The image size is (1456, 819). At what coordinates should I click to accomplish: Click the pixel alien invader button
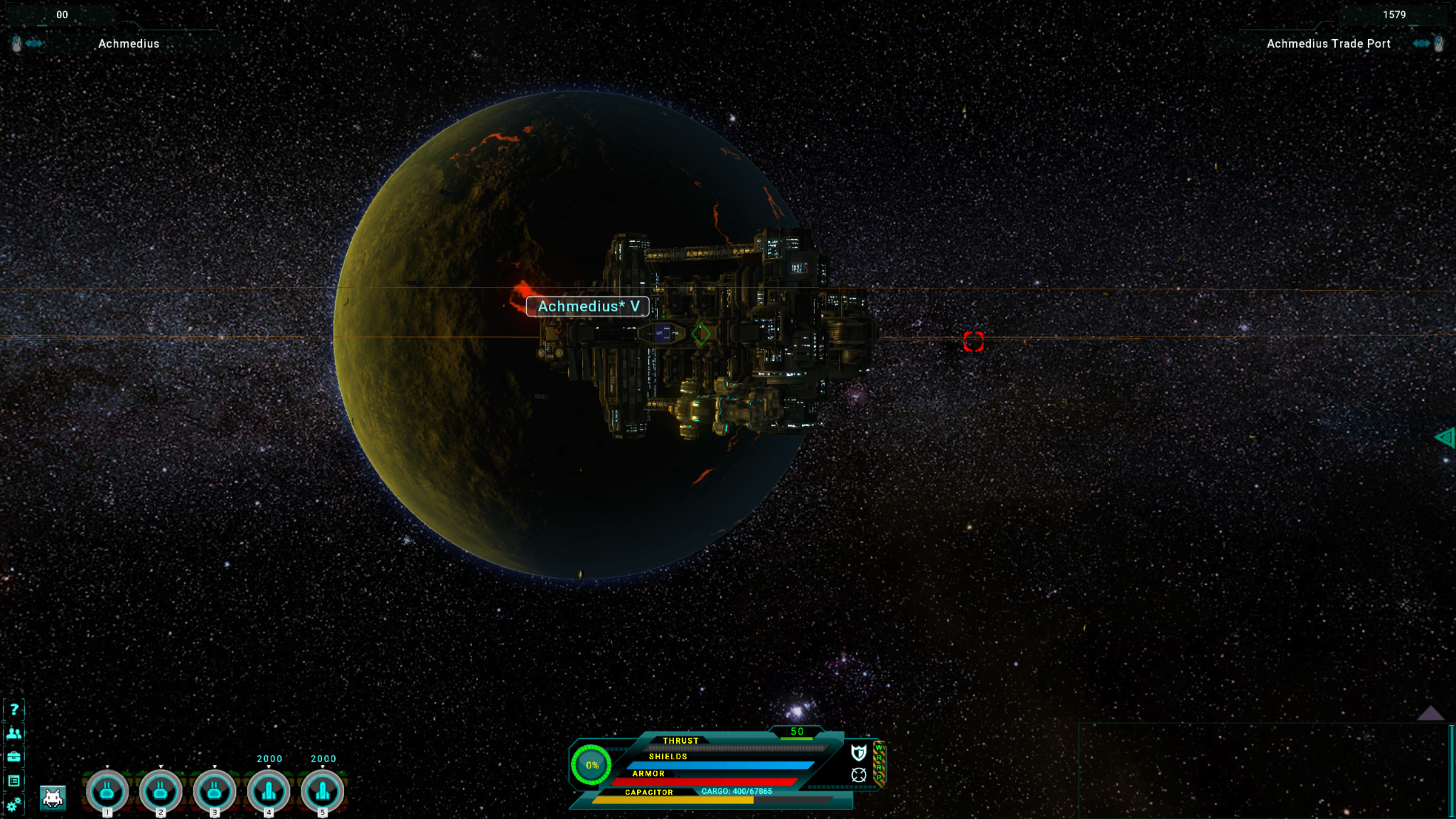pyautogui.click(x=53, y=798)
